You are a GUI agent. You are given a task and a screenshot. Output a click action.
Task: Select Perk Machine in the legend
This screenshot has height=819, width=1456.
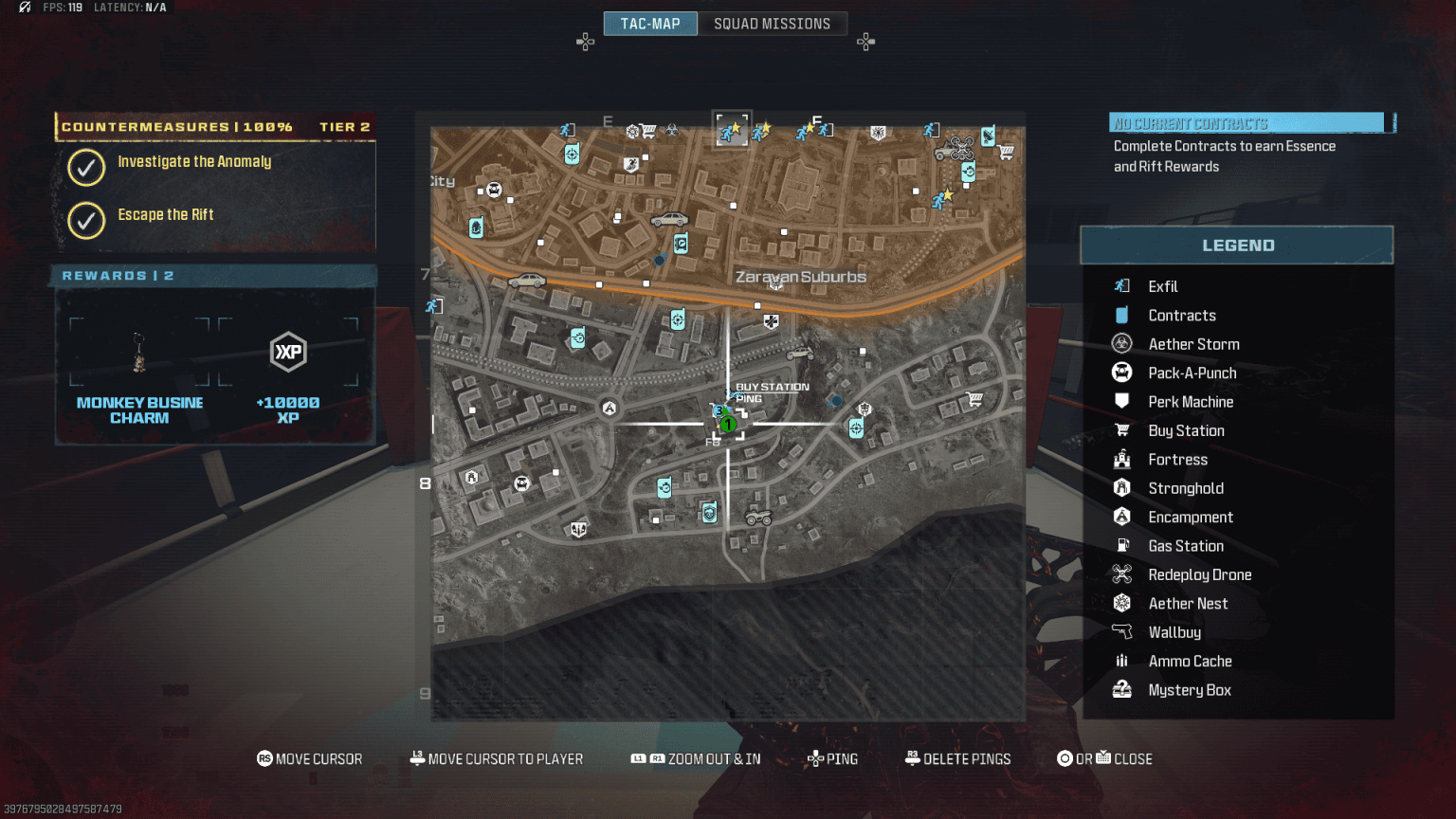click(1191, 402)
